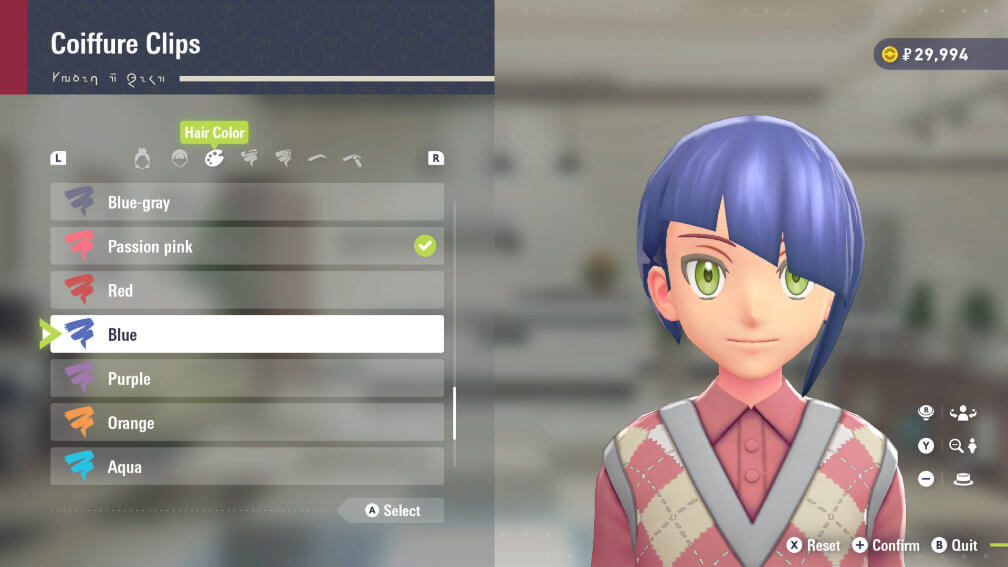
Task: Pick the Red hair color option
Action: [247, 290]
